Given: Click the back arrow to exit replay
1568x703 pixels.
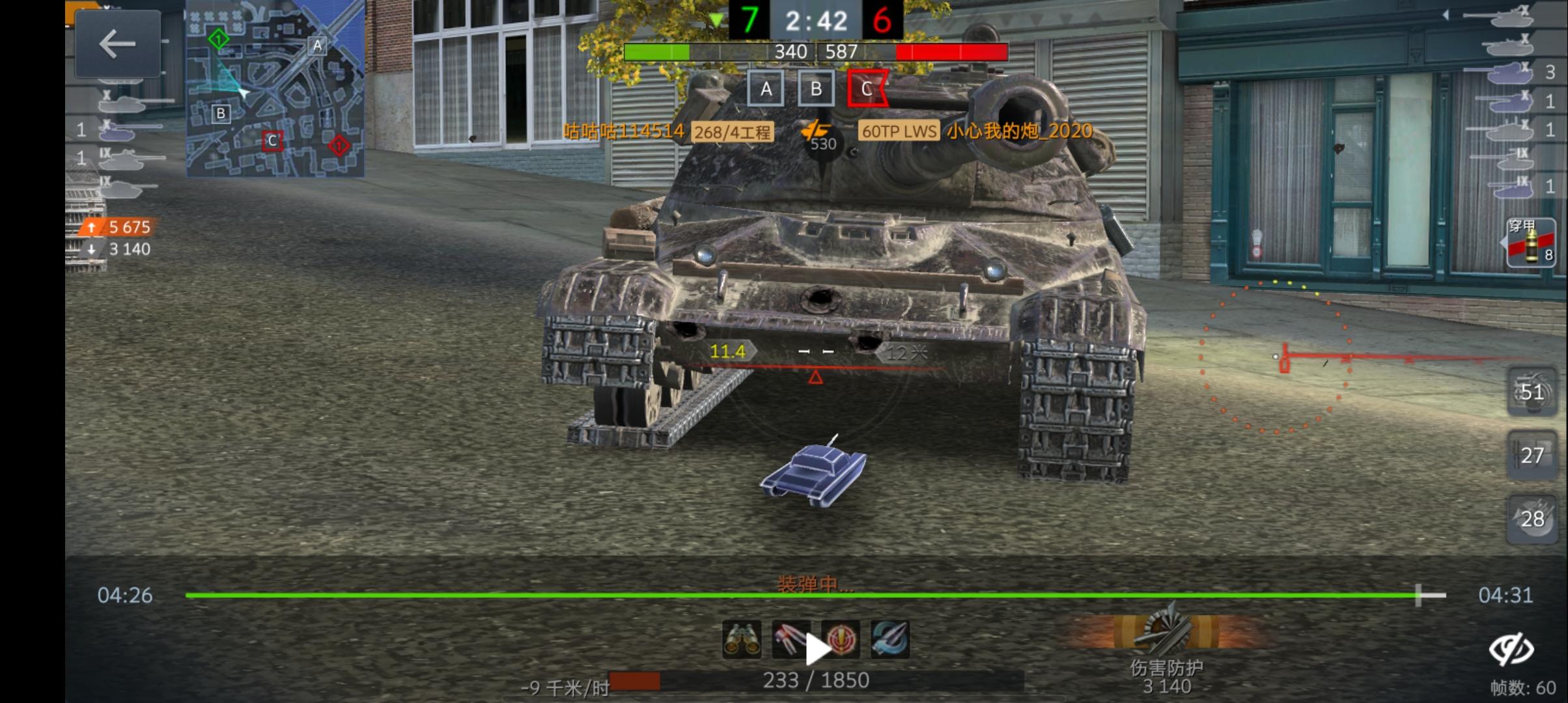Looking at the screenshot, I should 117,46.
